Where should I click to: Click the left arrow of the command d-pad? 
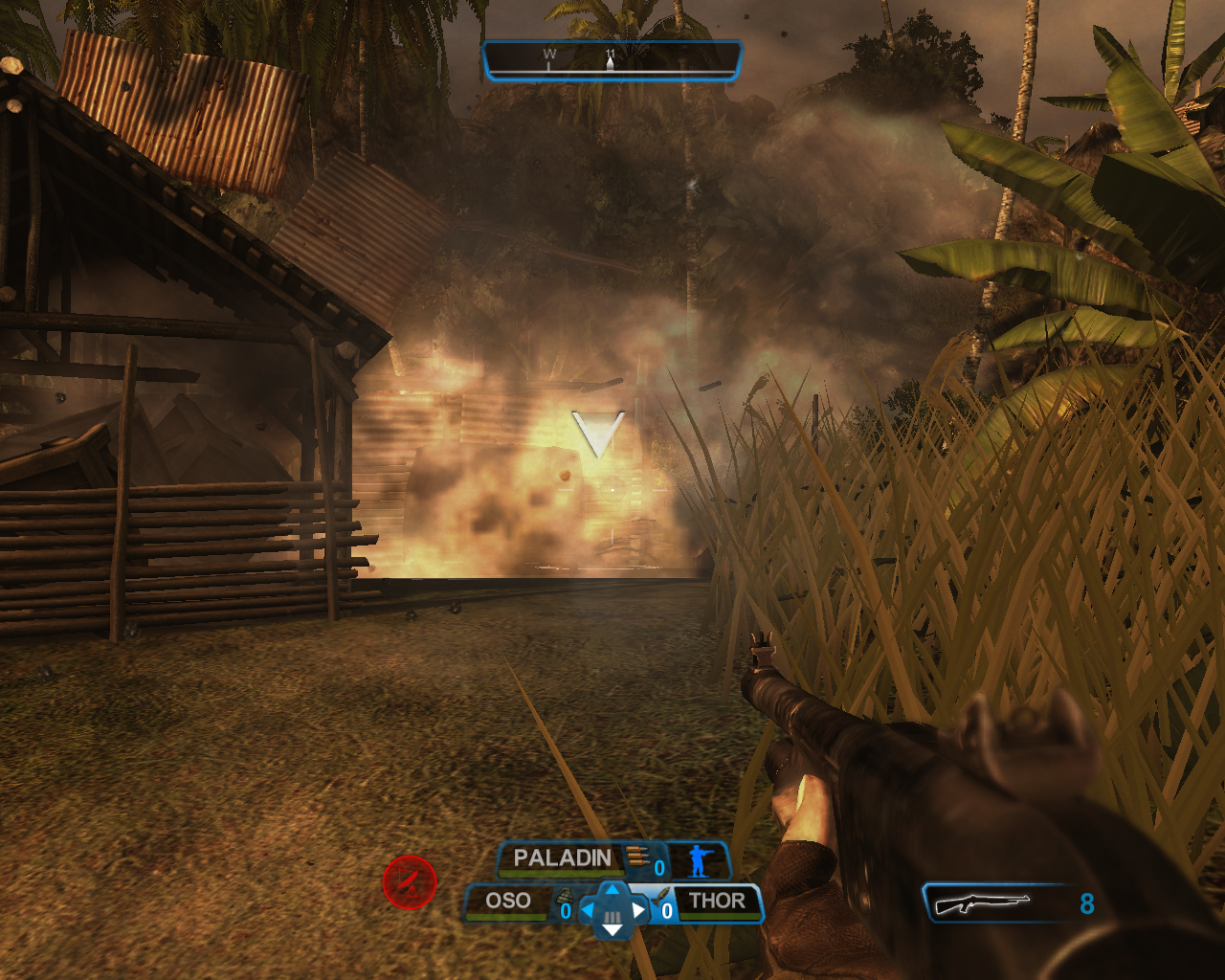pyautogui.click(x=586, y=910)
